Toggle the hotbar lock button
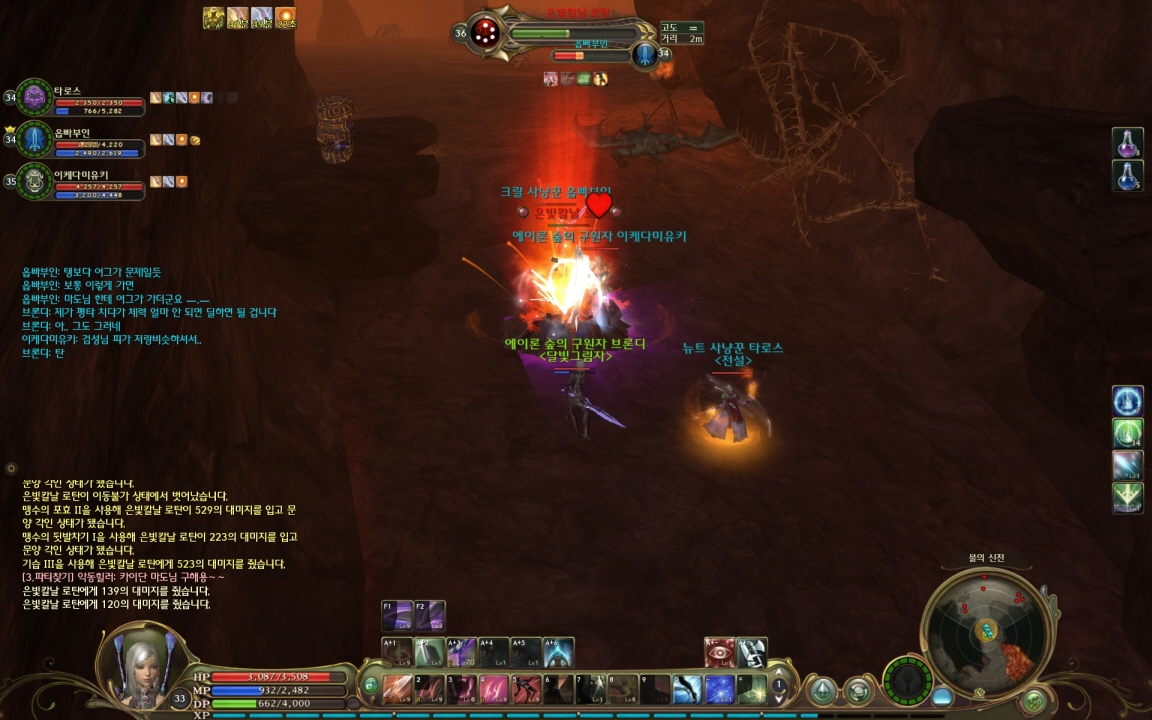This screenshot has width=1152, height=720. 370,686
